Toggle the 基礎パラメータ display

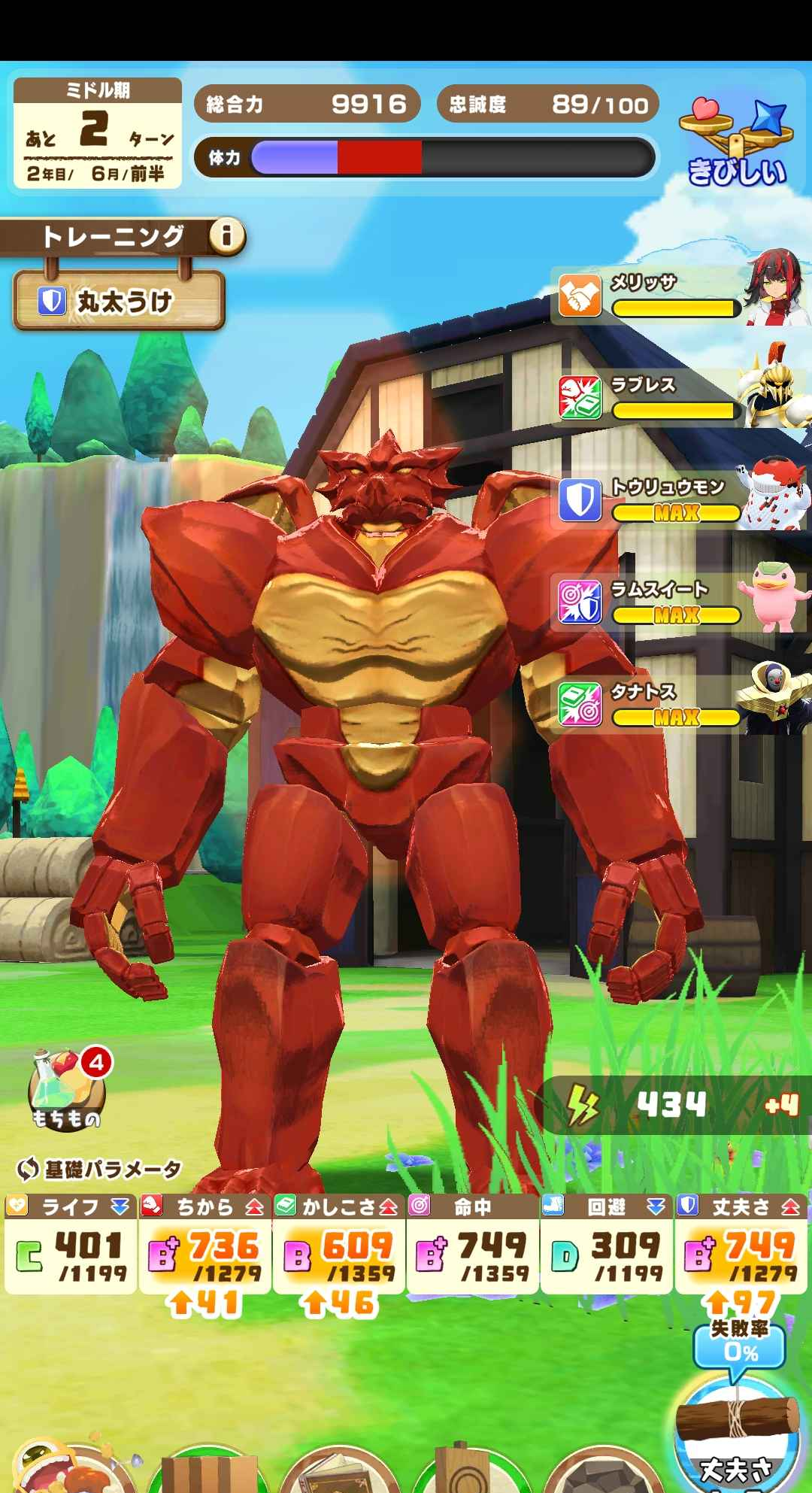pos(98,1170)
